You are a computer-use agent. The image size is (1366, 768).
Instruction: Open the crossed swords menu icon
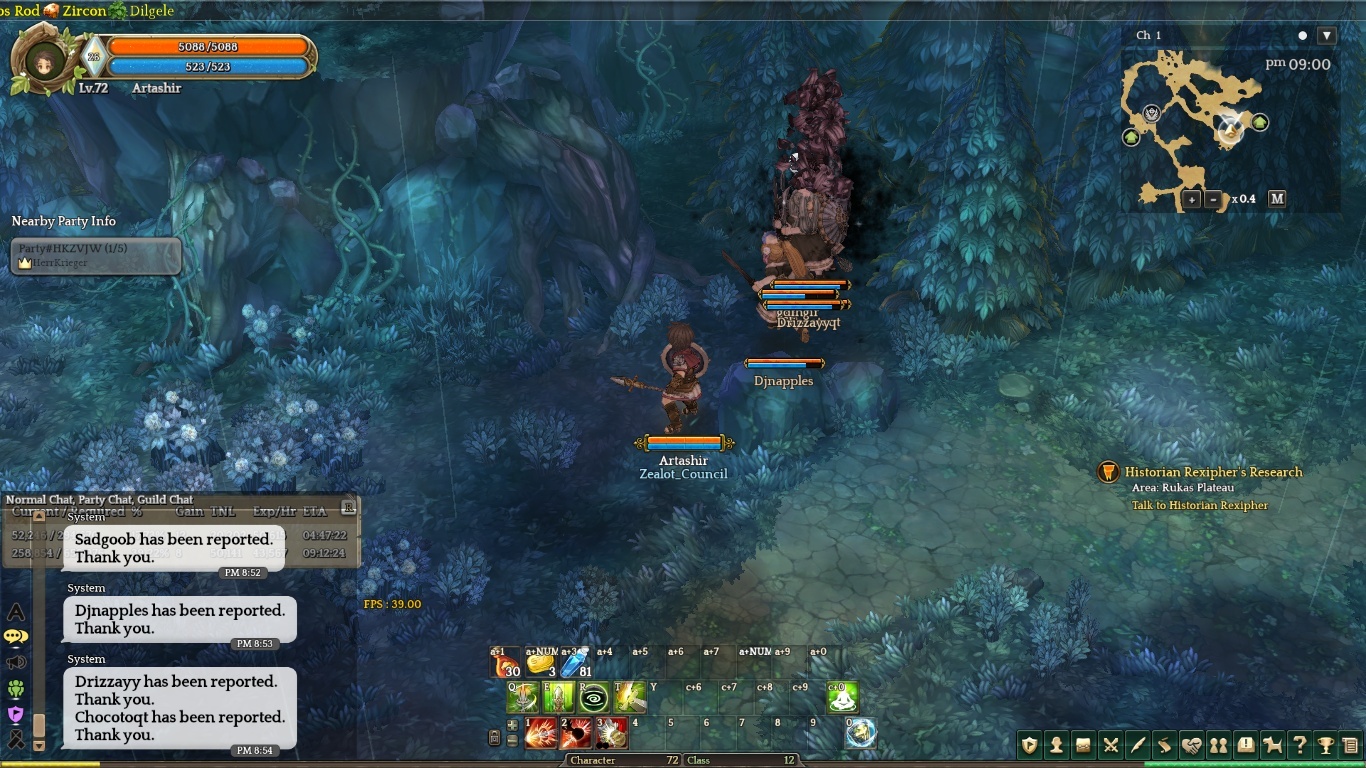pyautogui.click(x=1110, y=745)
